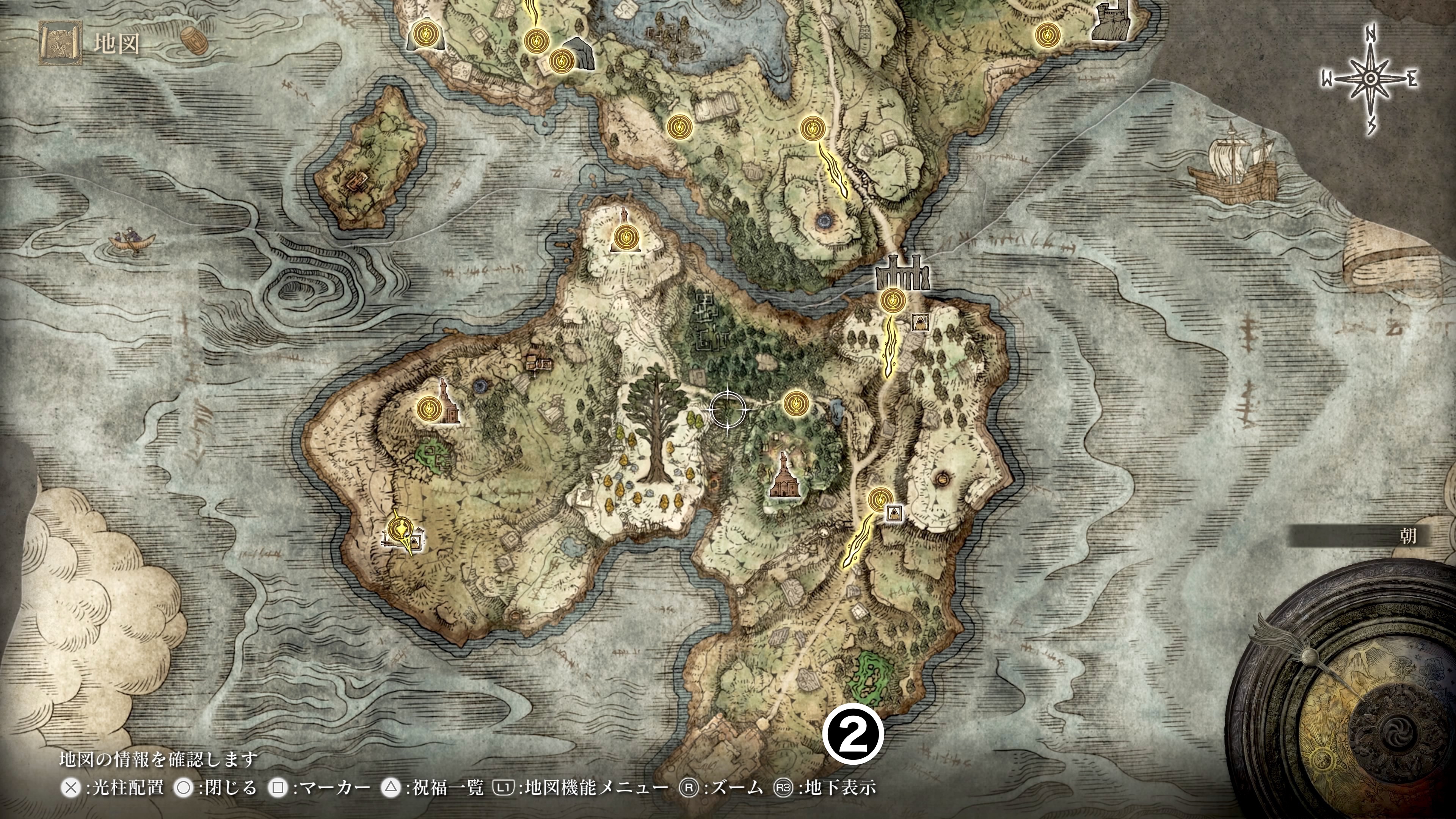Choose the grace marker beside the grey fort
The width and height of the screenshot is (1456, 819).
pos(1047,35)
